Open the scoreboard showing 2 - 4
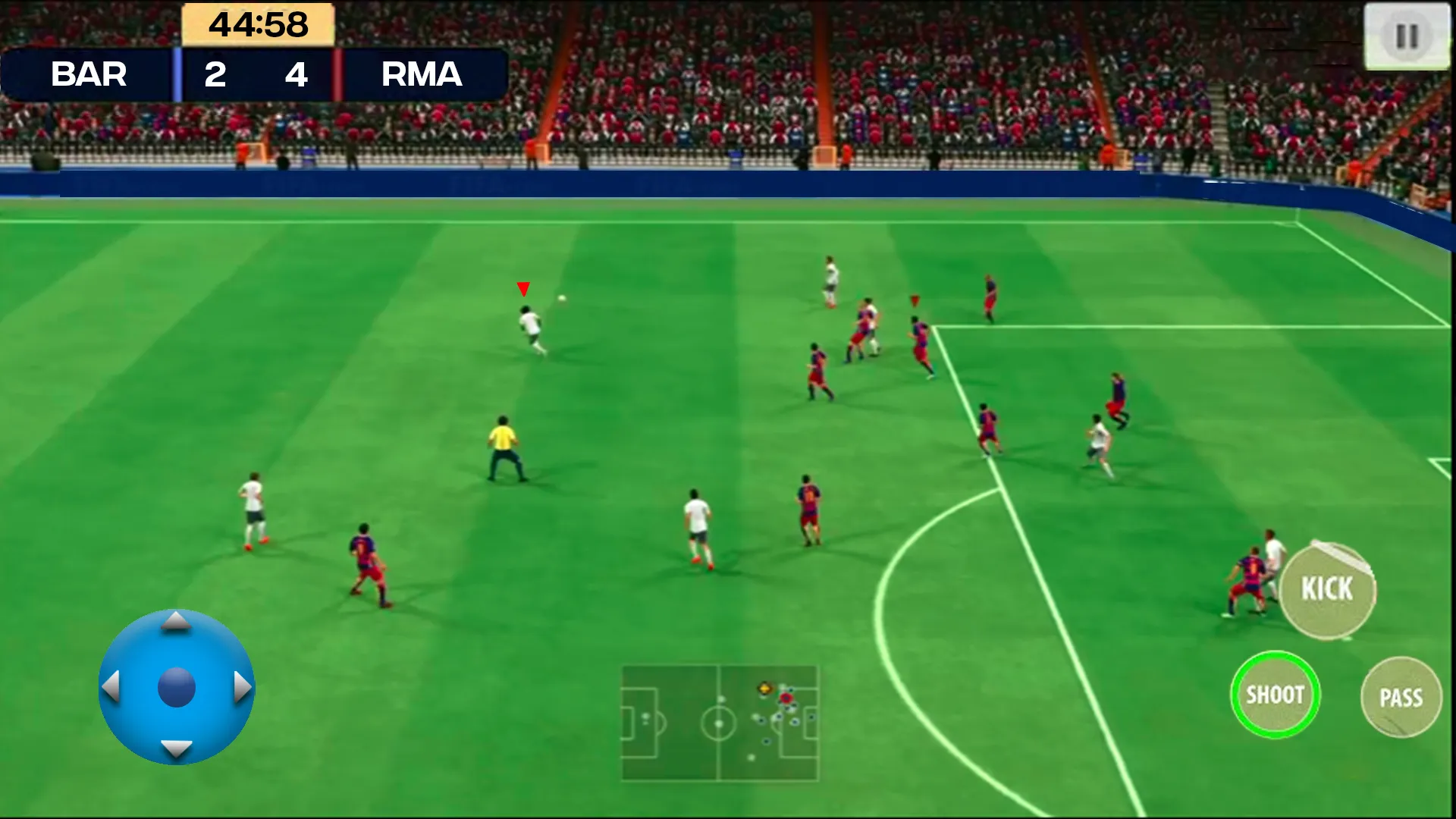This screenshot has height=819, width=1456. tap(256, 75)
